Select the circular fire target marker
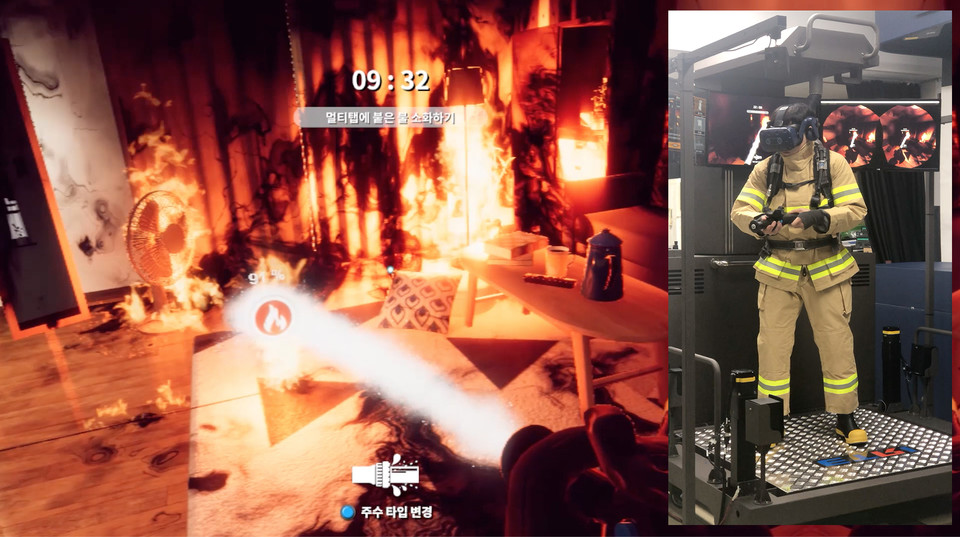Image resolution: width=960 pixels, height=537 pixels. coord(272,317)
